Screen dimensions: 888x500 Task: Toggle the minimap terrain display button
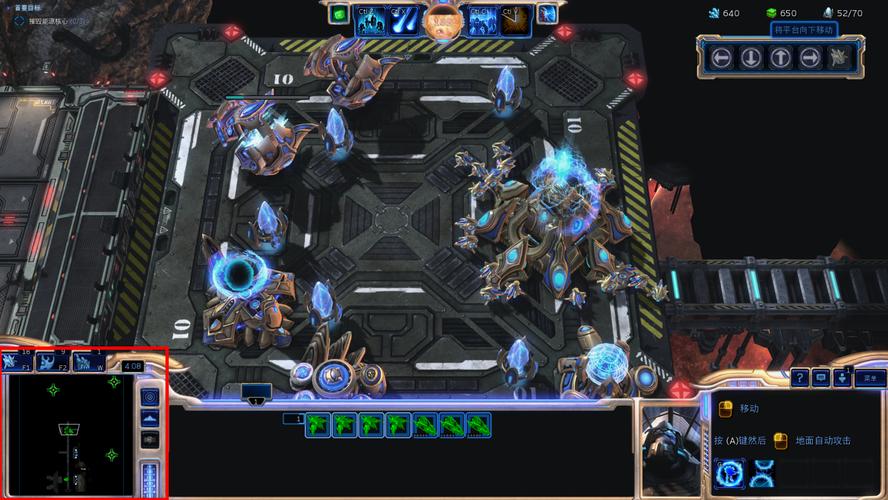tap(150, 418)
